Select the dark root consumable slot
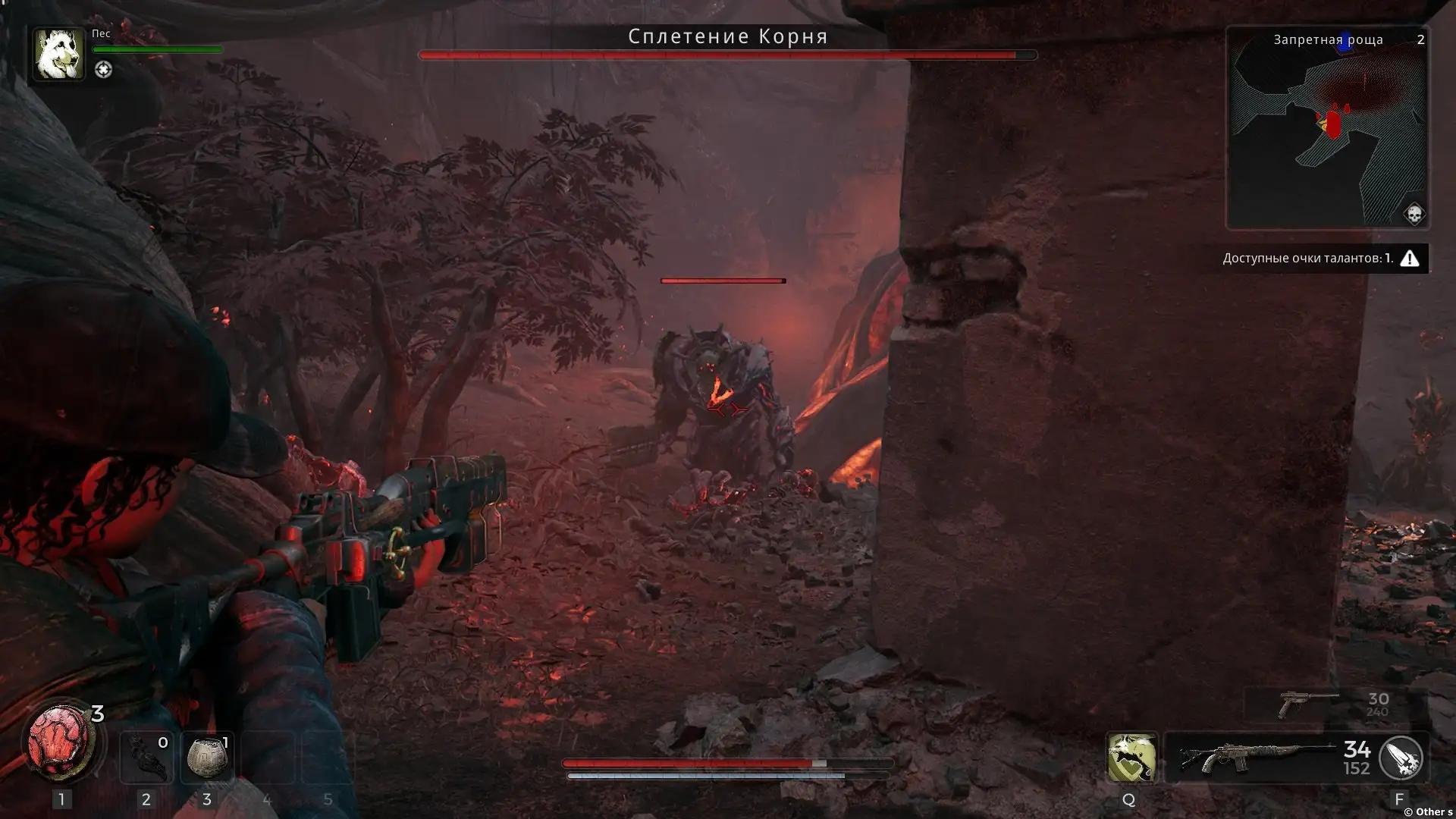Image resolution: width=1456 pixels, height=819 pixels. tap(146, 758)
